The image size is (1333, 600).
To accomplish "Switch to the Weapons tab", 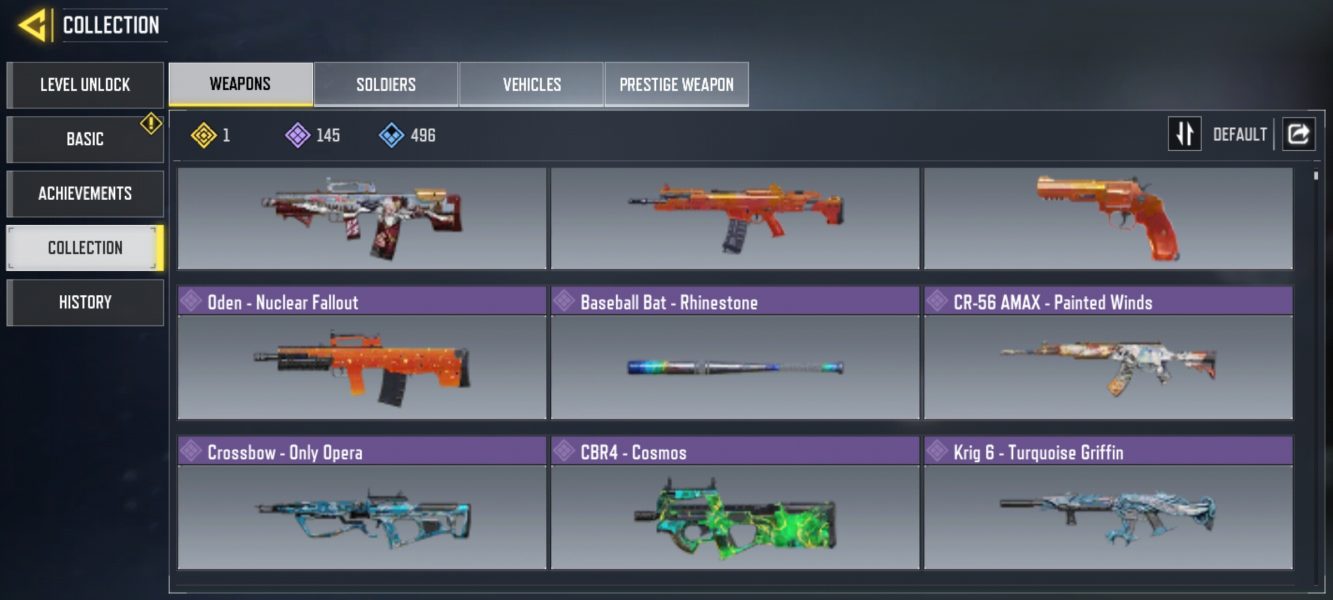I will (240, 84).
